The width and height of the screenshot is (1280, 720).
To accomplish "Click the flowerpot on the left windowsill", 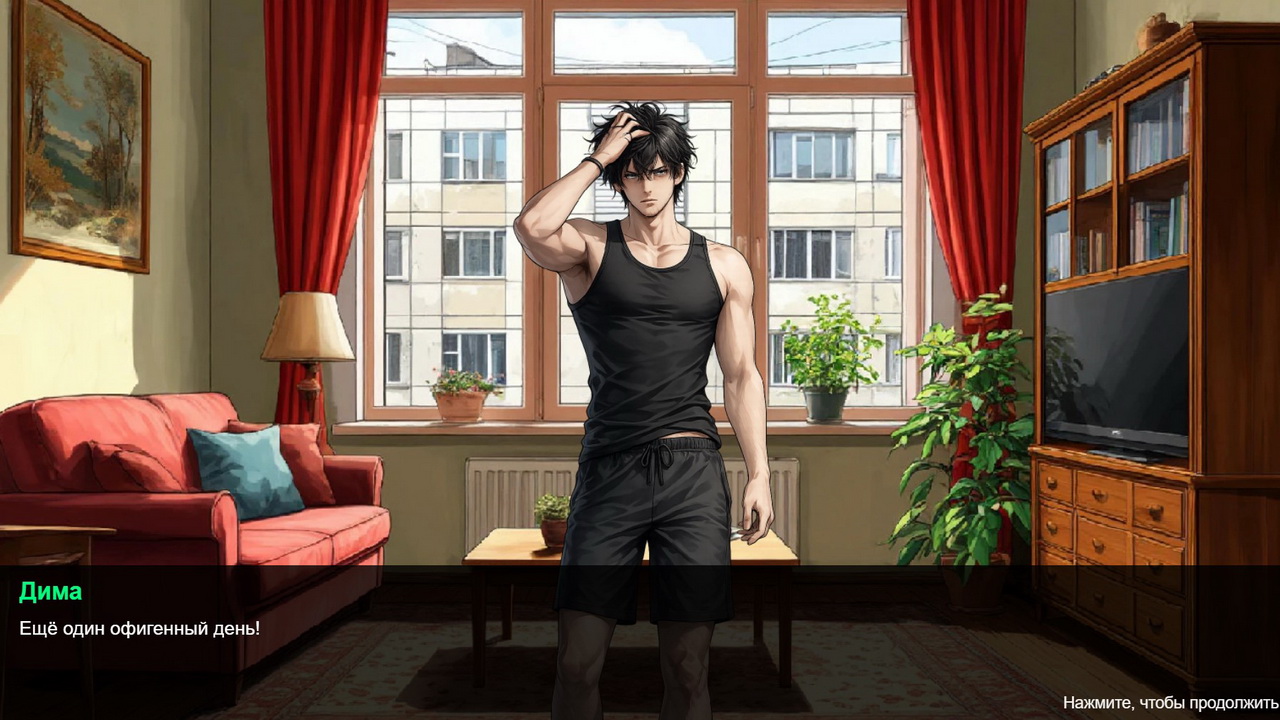I will coord(460,400).
